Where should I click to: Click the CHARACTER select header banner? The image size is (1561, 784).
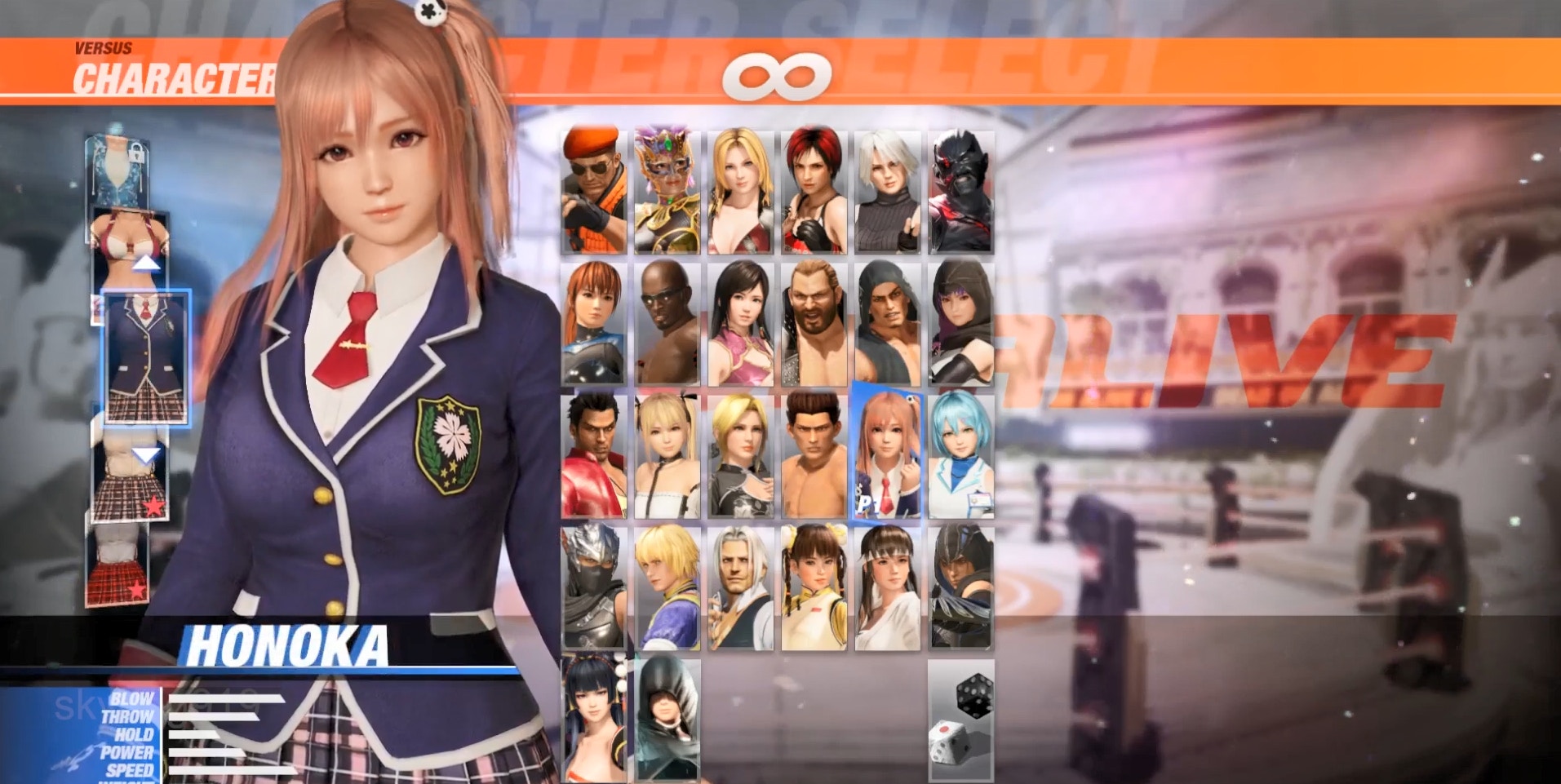coord(175,78)
